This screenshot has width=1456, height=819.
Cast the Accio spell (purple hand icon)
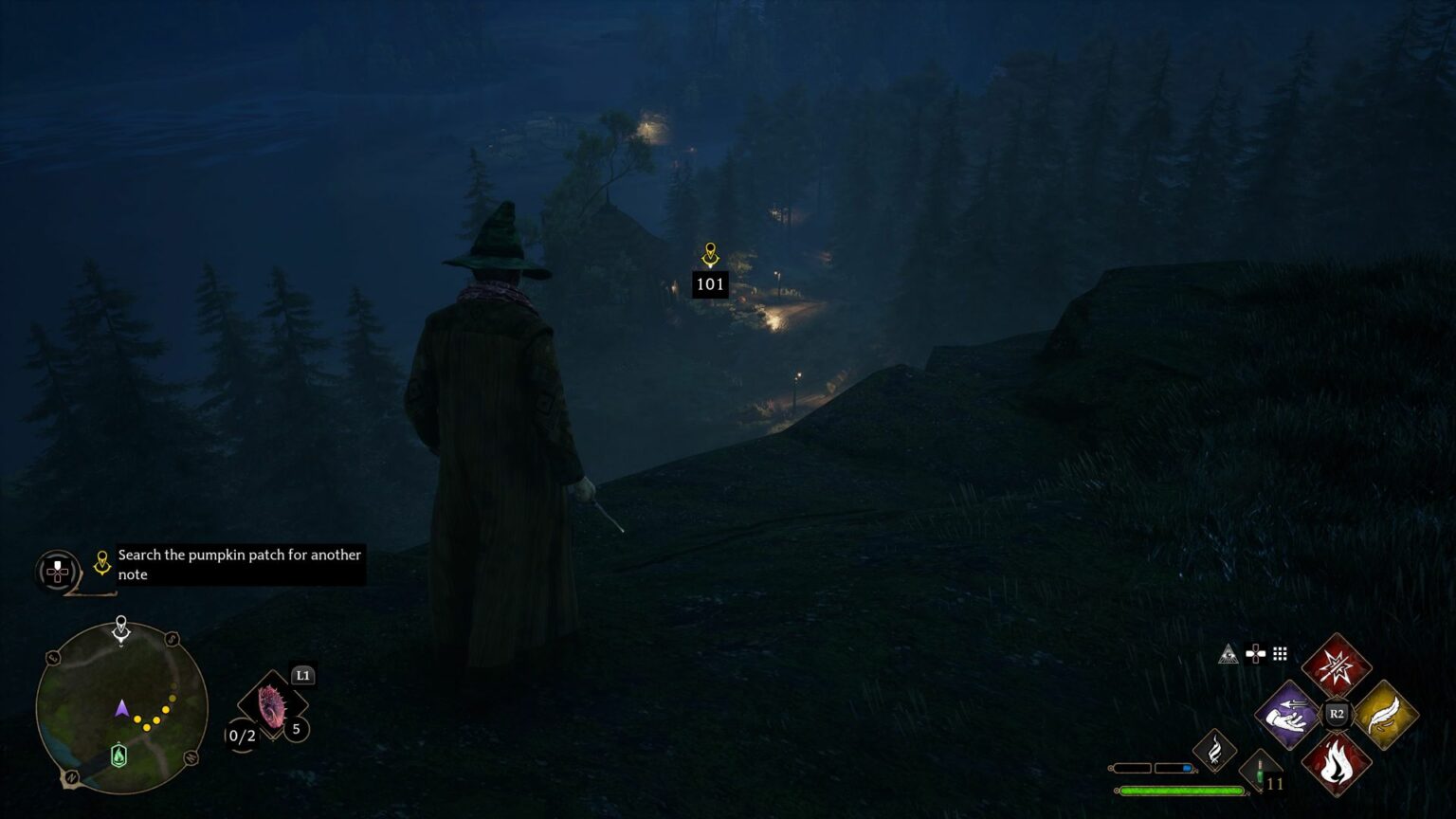(1287, 714)
